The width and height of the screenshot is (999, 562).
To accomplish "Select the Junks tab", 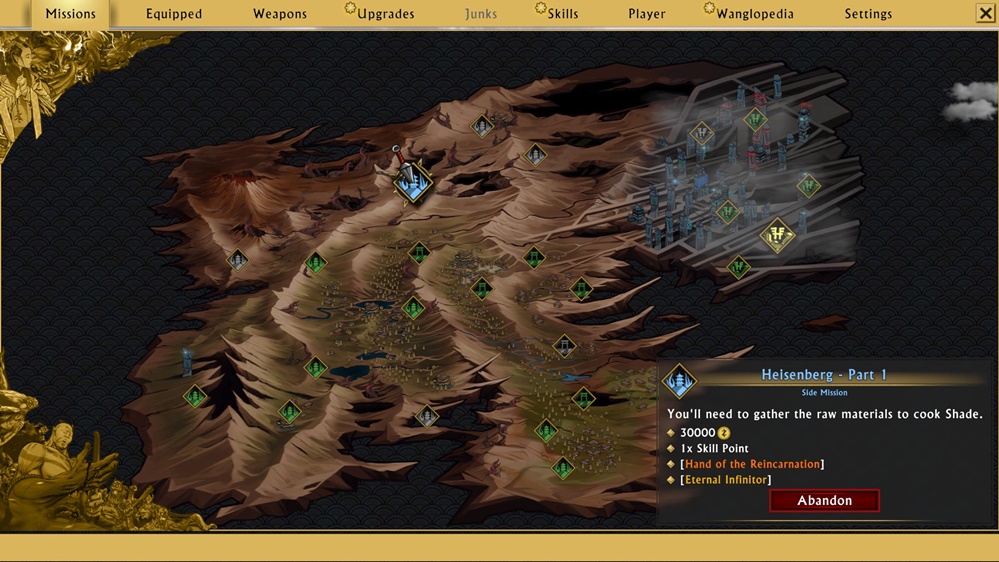I will [x=481, y=14].
